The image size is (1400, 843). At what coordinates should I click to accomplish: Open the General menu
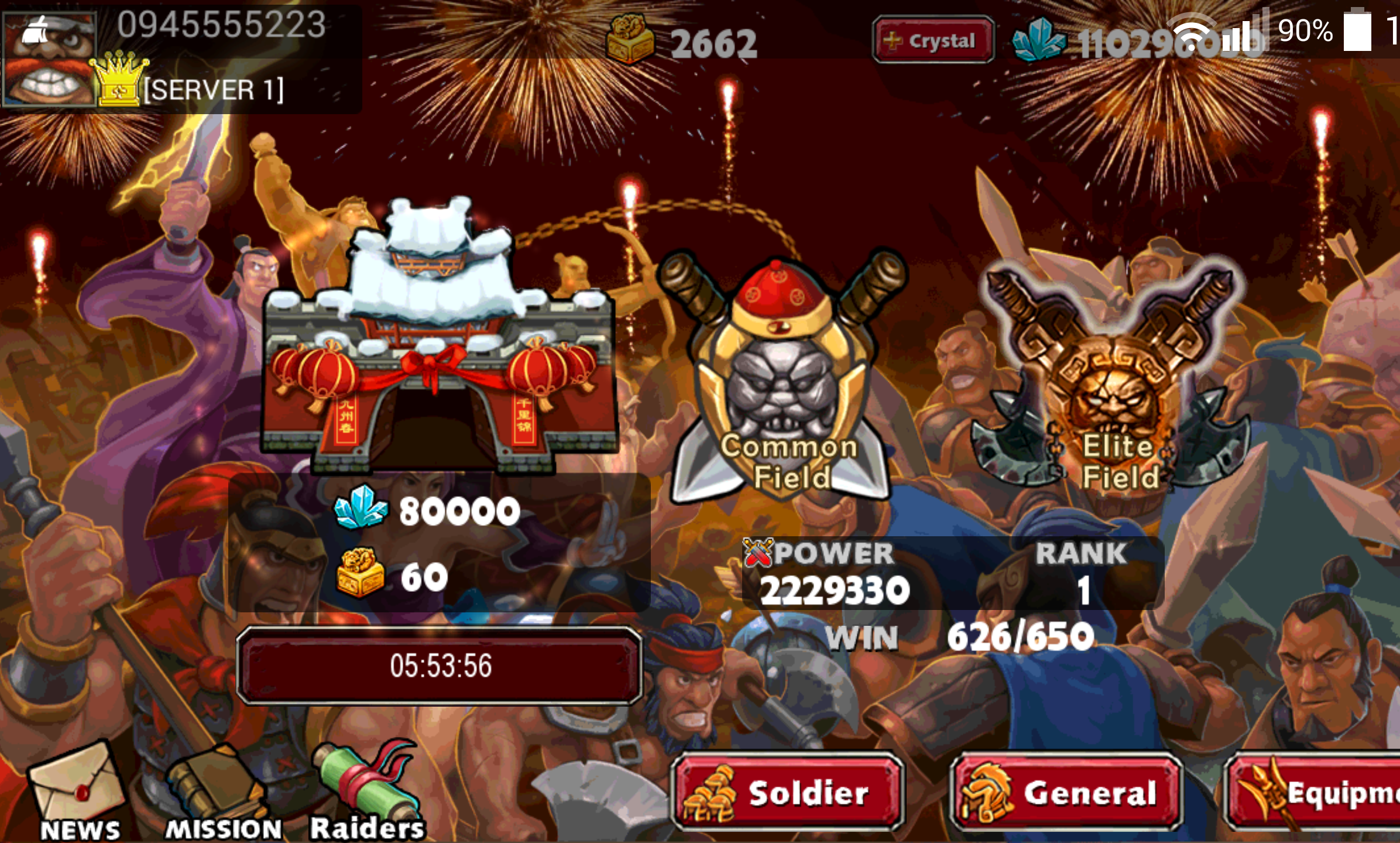(1066, 792)
